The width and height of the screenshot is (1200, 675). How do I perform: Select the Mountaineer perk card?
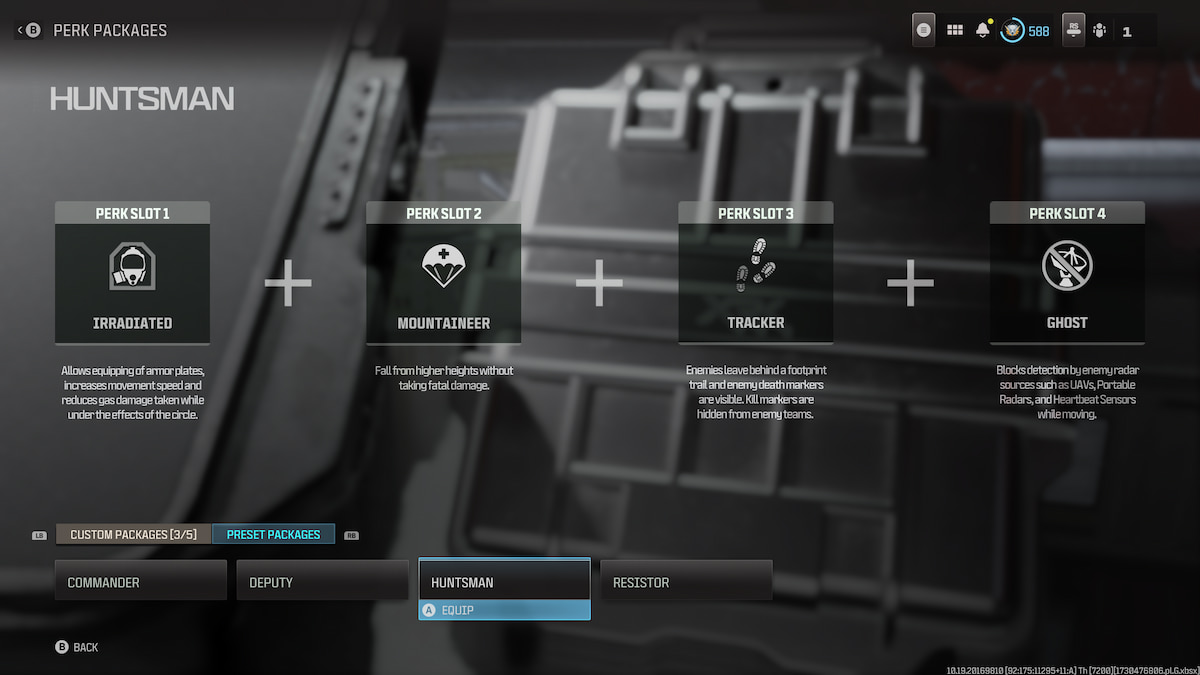444,283
